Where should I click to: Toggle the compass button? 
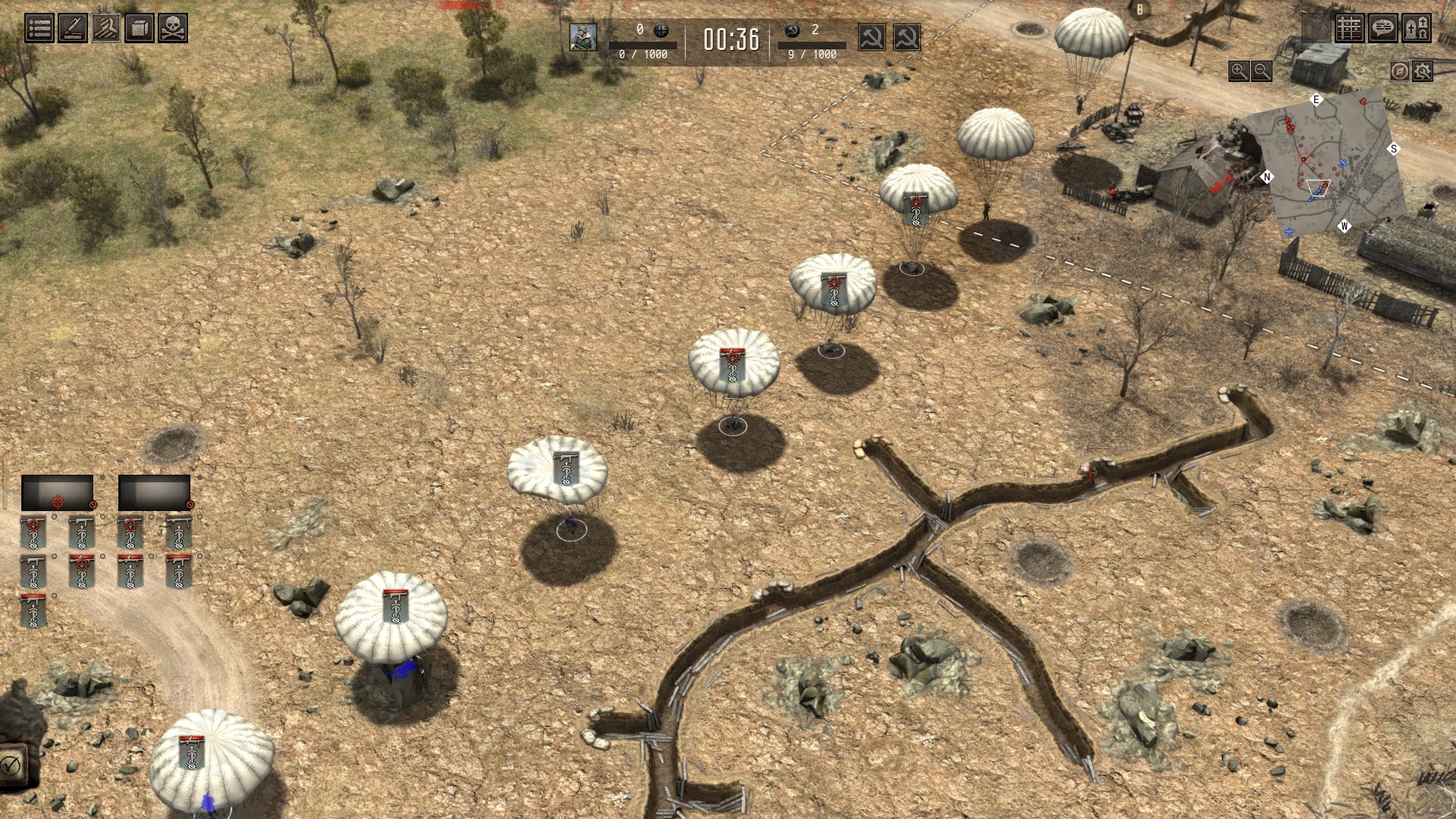point(1400,71)
